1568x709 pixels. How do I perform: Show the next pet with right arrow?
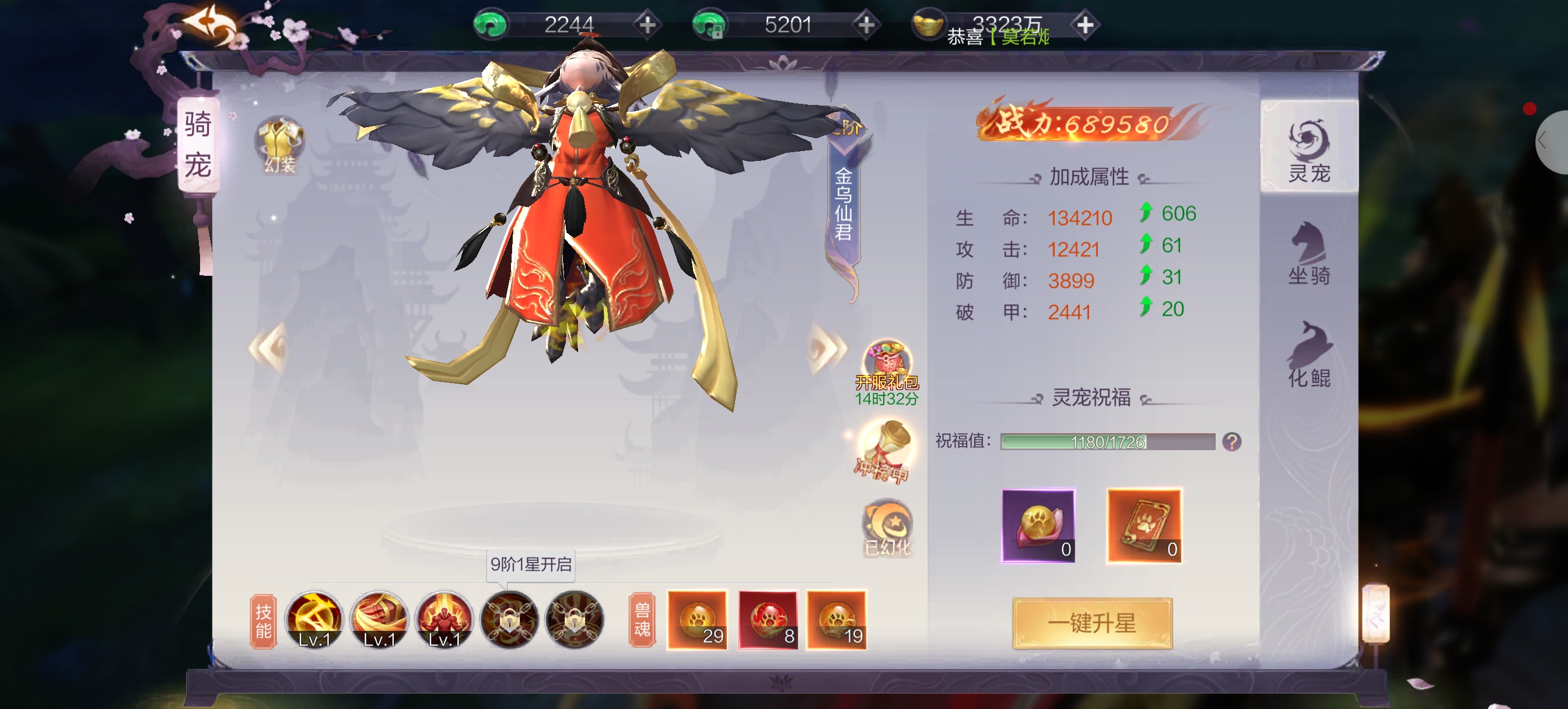pos(827,349)
